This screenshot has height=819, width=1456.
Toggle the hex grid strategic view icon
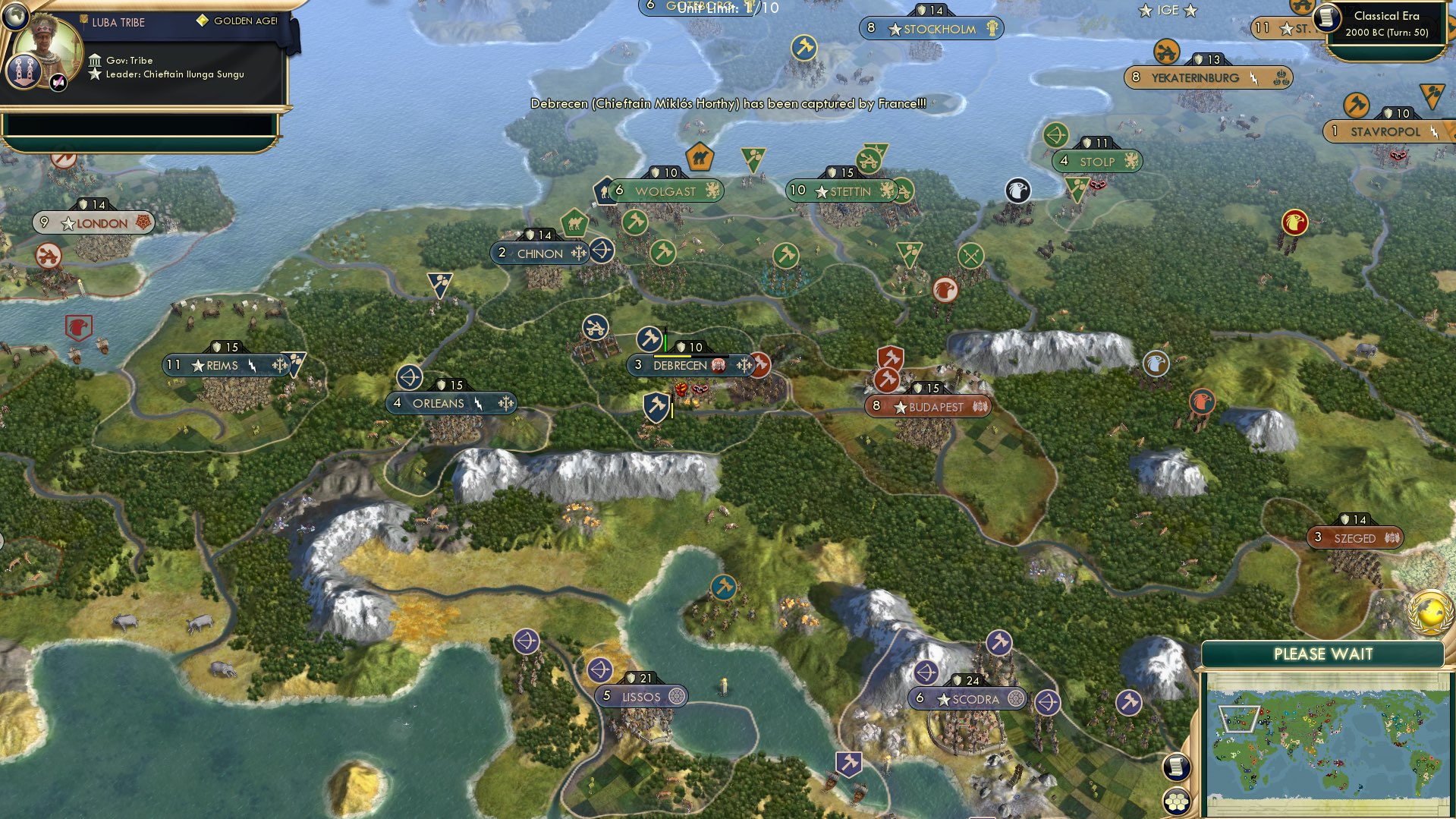tap(1177, 802)
